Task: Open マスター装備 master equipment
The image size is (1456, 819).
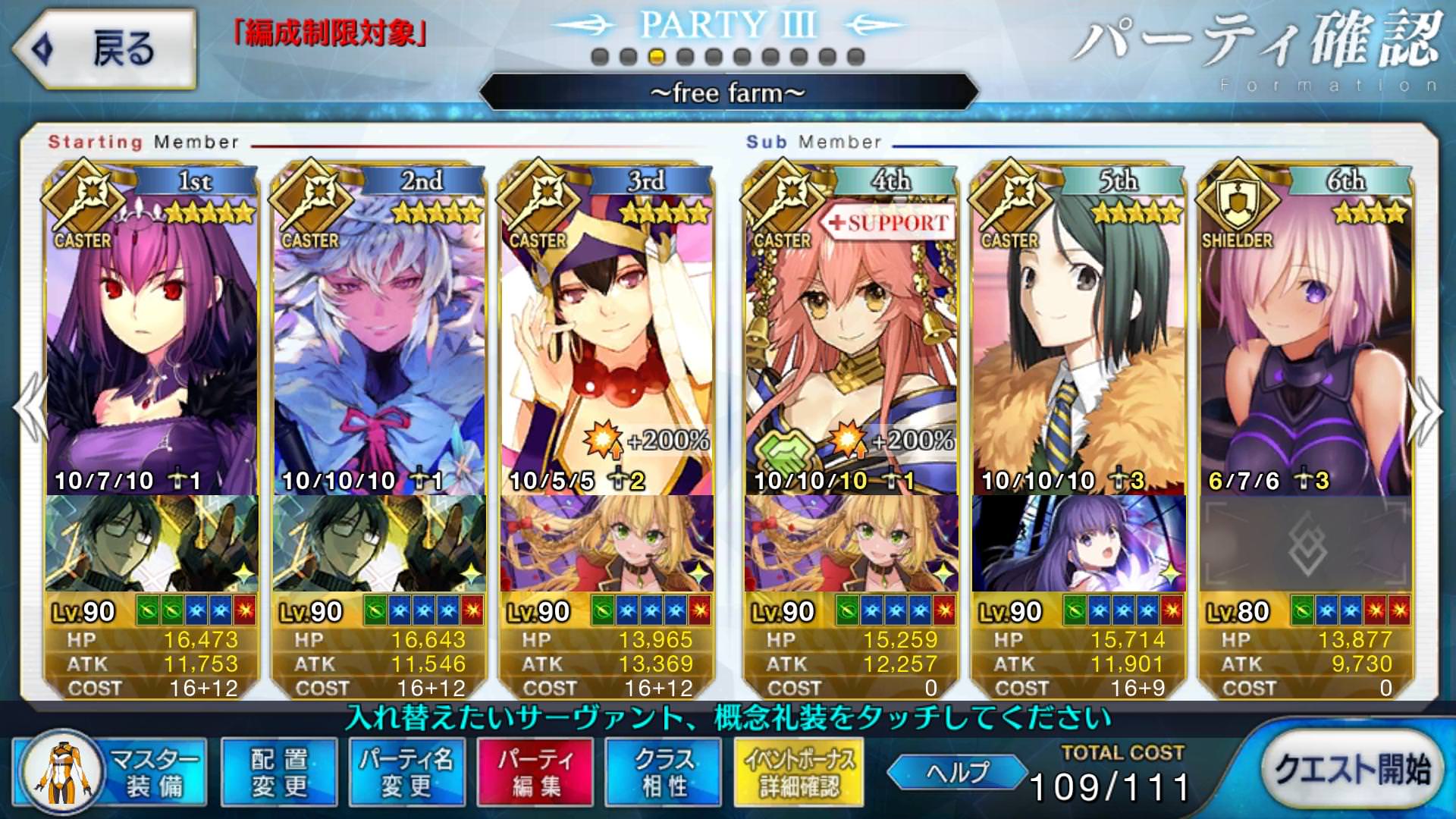Action: click(x=110, y=772)
